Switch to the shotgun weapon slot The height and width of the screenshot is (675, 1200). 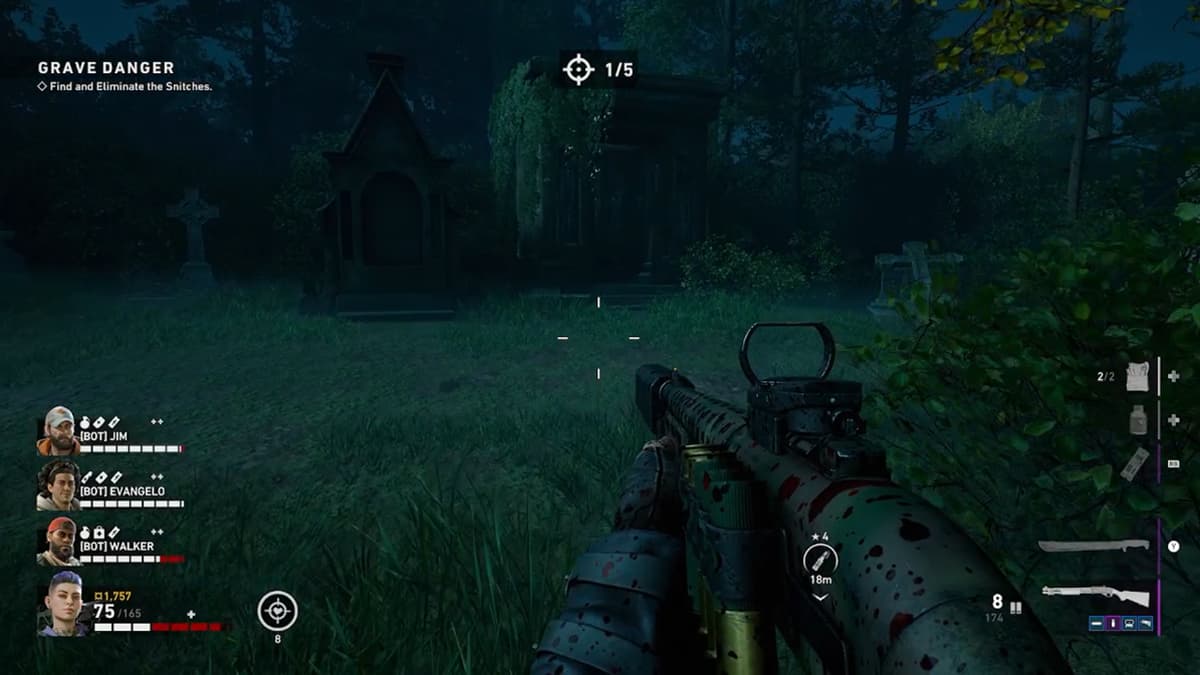1096,594
